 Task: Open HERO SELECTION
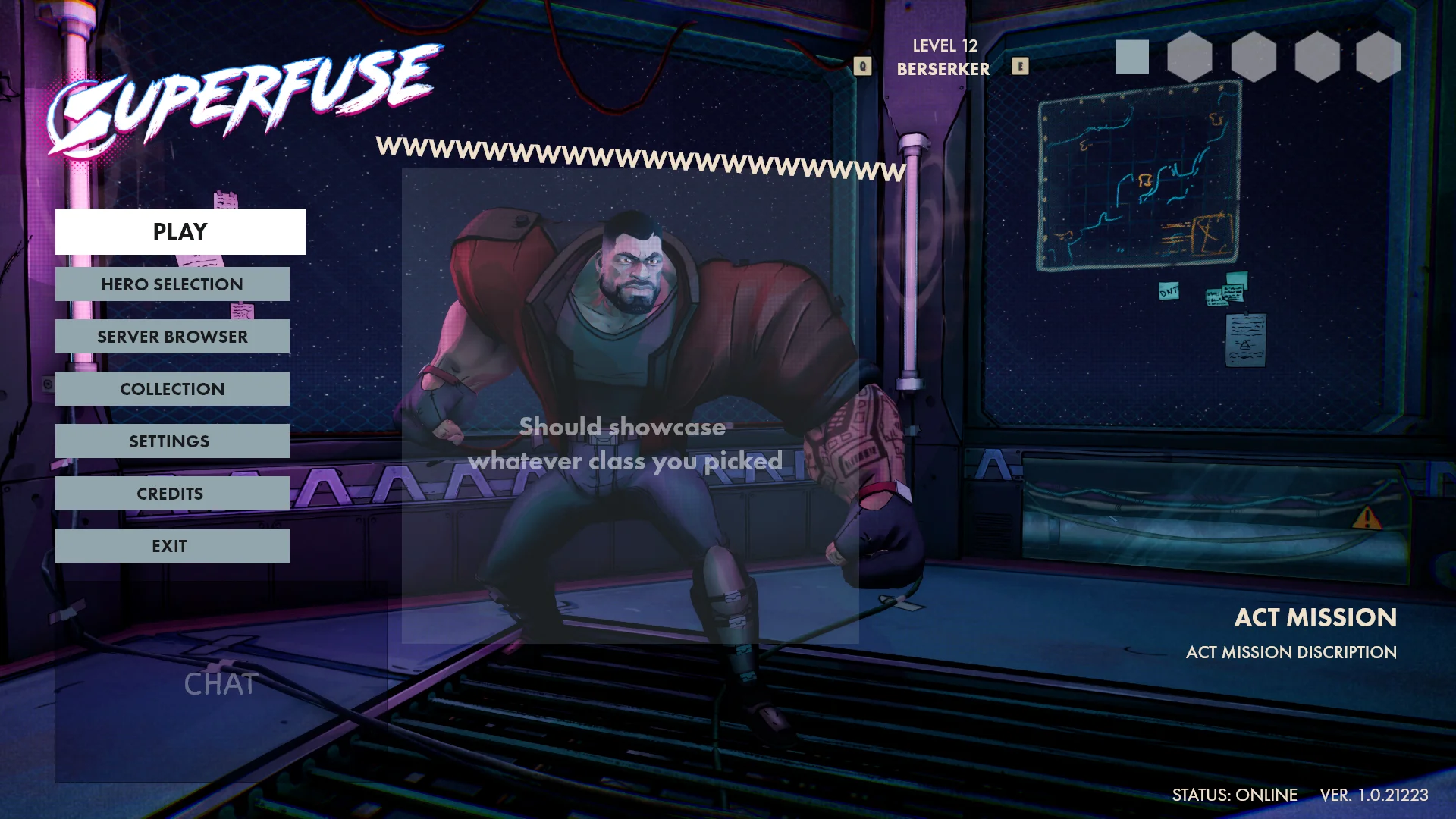pos(172,284)
